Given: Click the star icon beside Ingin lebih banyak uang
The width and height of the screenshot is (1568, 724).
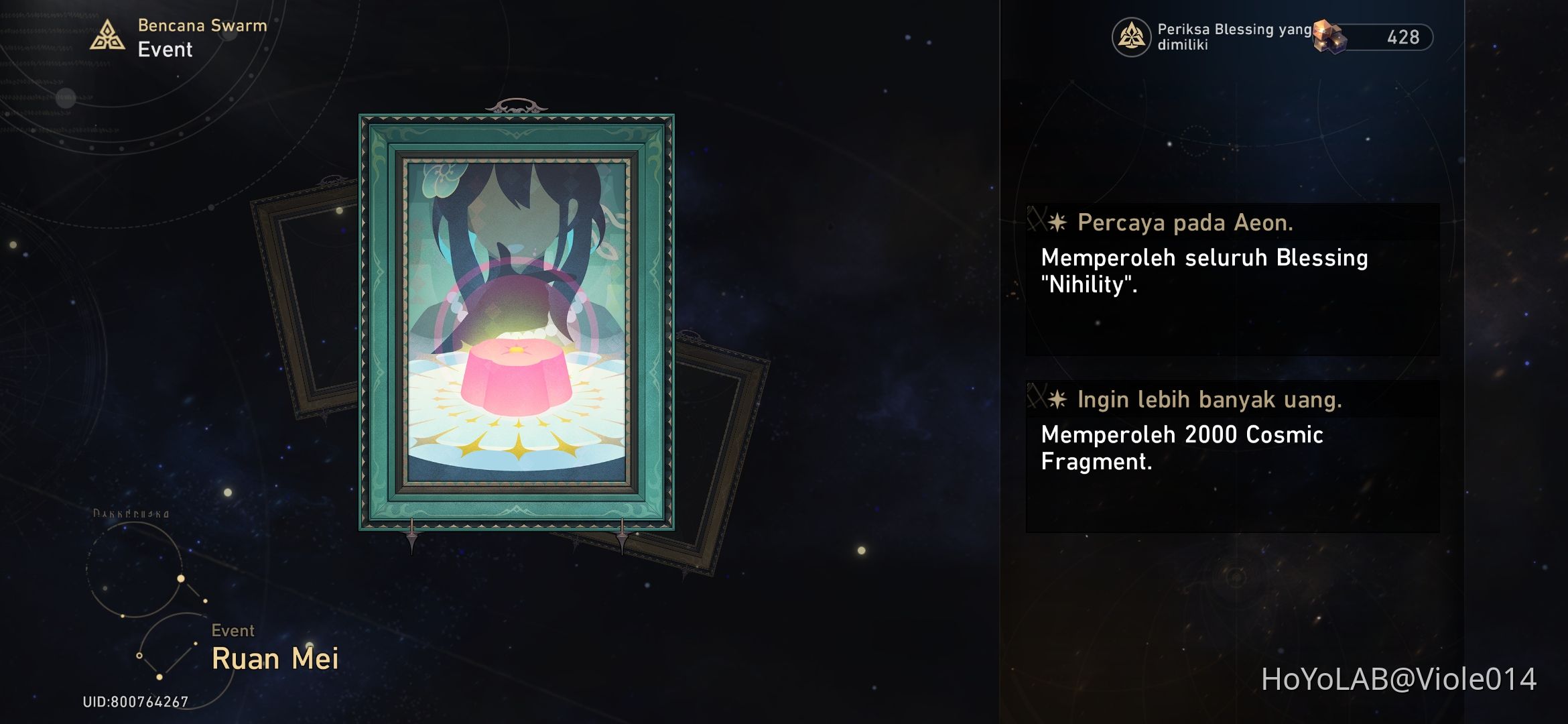Looking at the screenshot, I should [1058, 400].
